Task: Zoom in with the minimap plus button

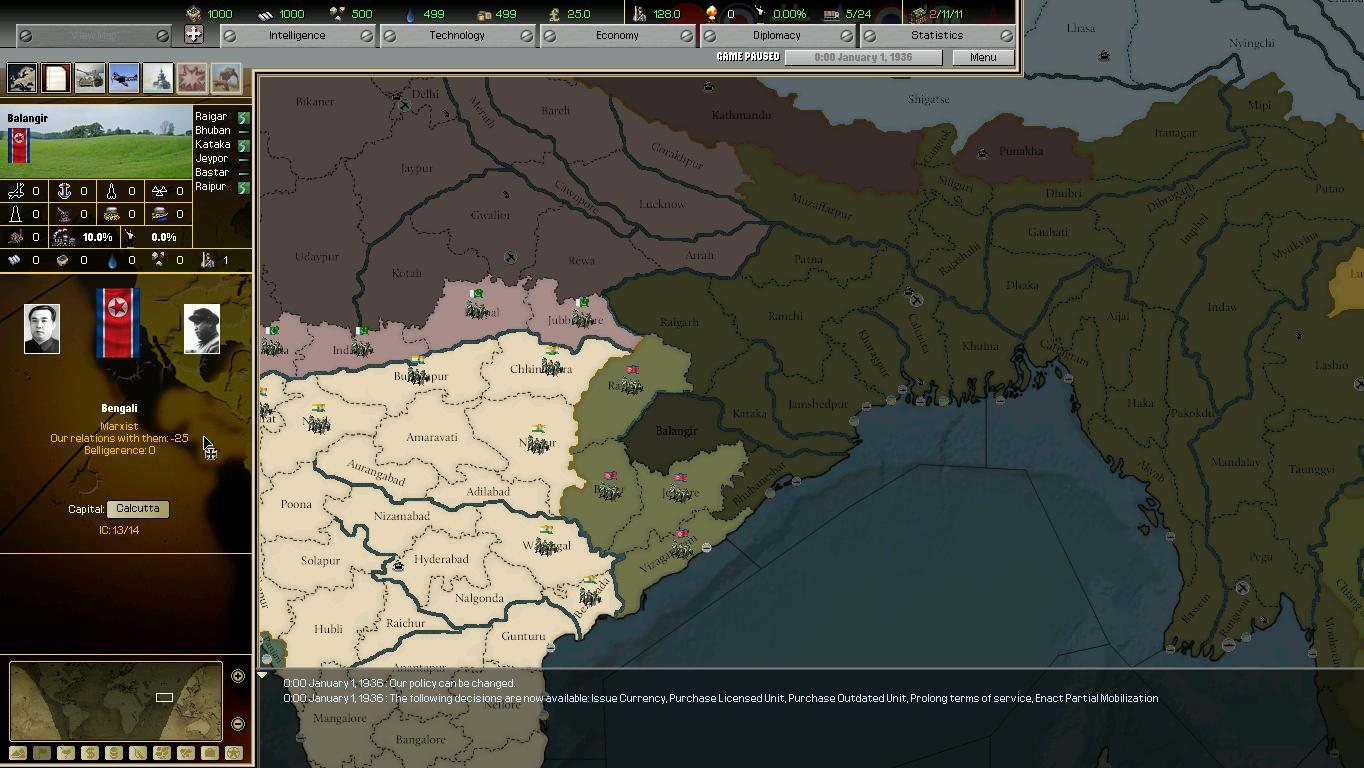Action: click(x=238, y=676)
